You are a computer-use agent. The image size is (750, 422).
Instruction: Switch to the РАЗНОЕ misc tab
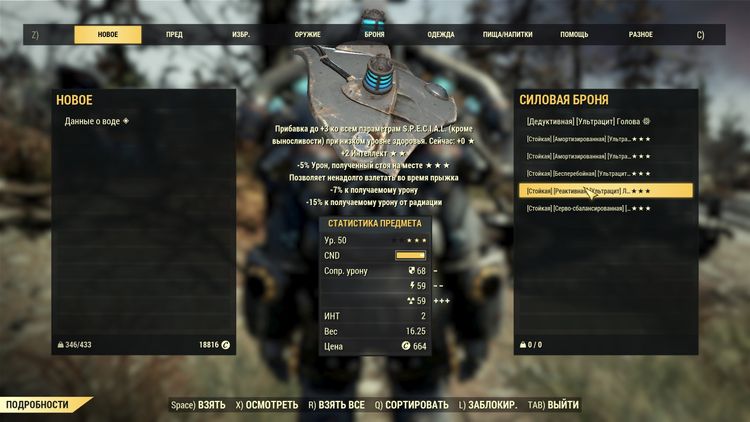pos(641,34)
